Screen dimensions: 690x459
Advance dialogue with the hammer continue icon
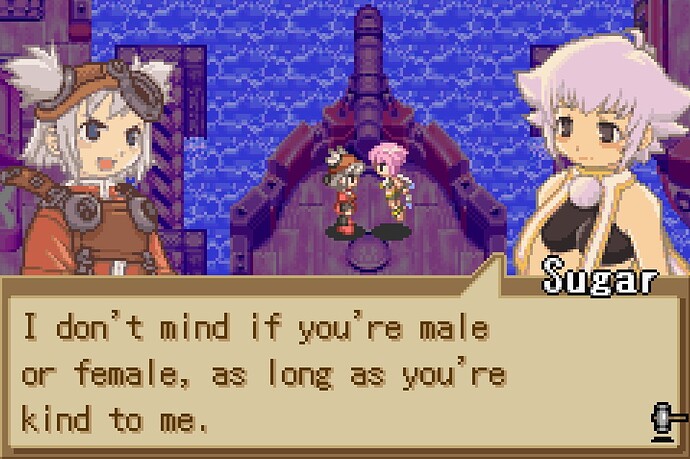point(661,420)
